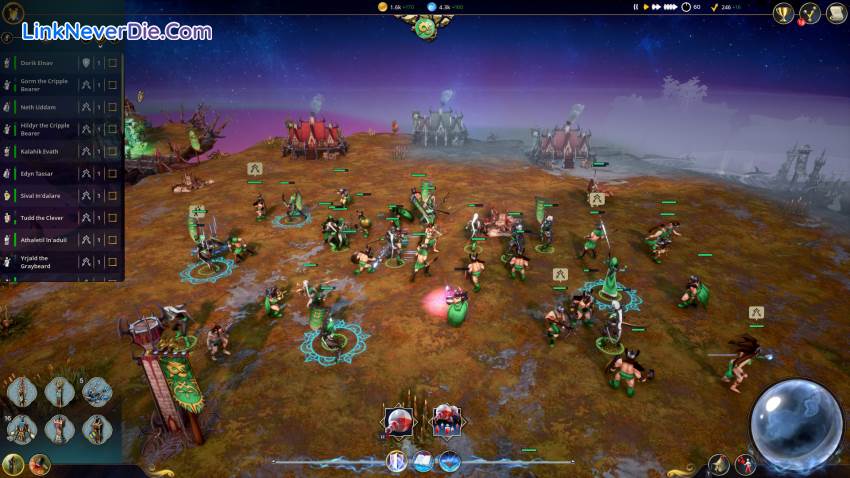Screen dimensions: 850x478
Task: Open the tech tree icon with red badge
Action: tap(811, 13)
